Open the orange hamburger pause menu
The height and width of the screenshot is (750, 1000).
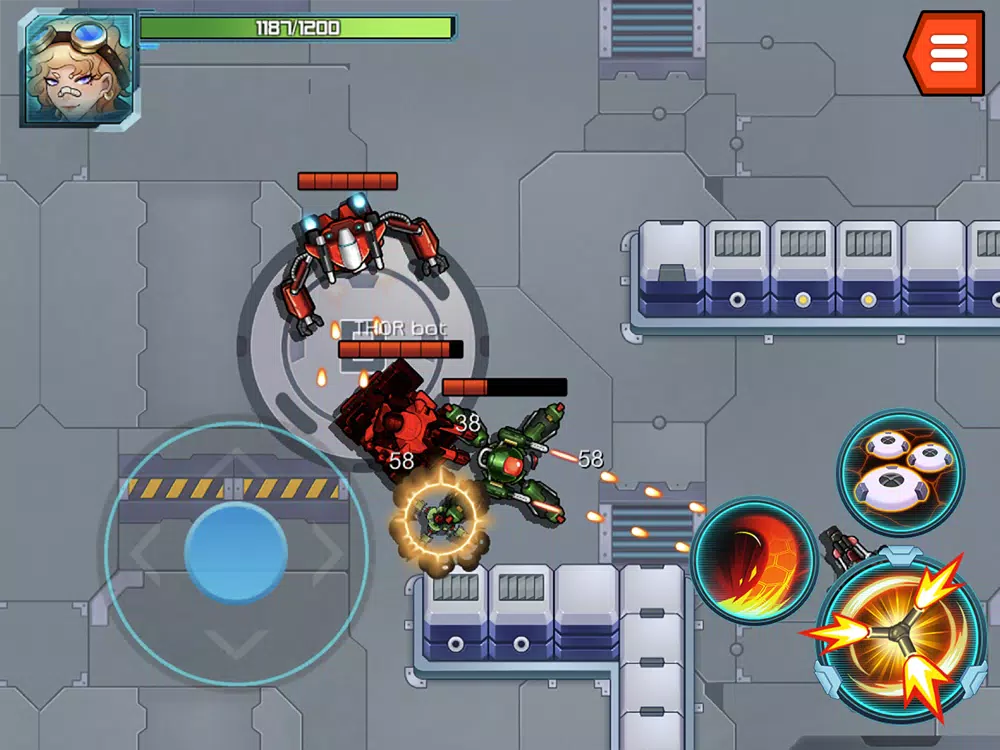(x=946, y=53)
